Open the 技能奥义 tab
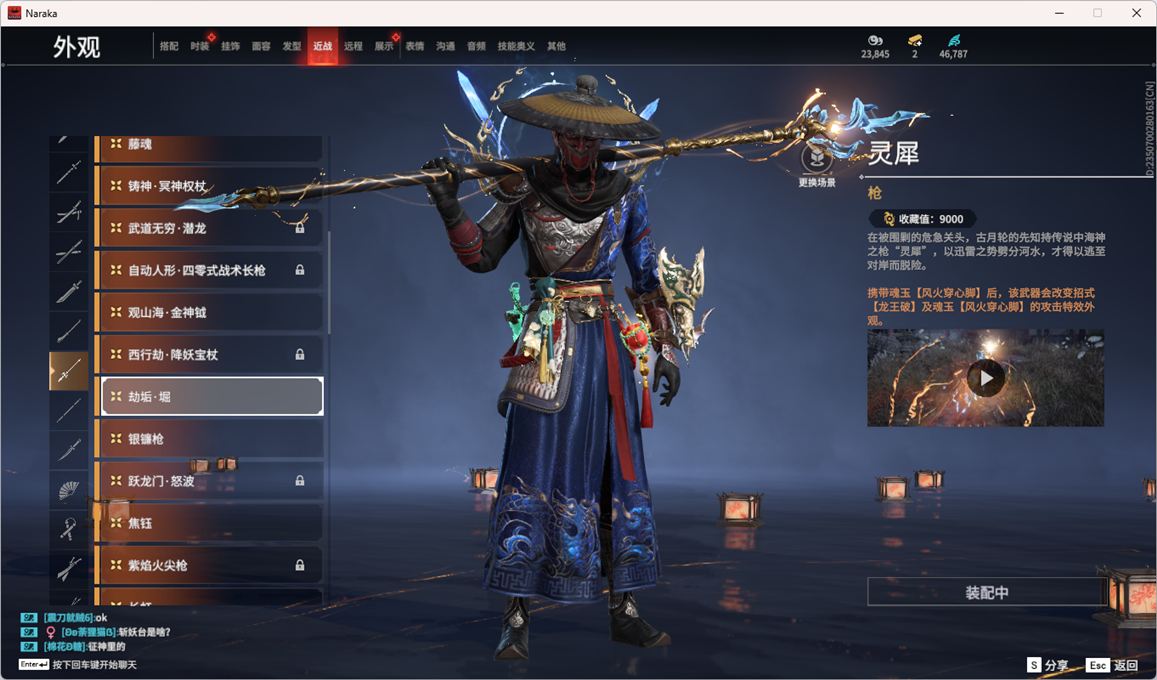Viewport: 1157px width, 680px height. [516, 46]
